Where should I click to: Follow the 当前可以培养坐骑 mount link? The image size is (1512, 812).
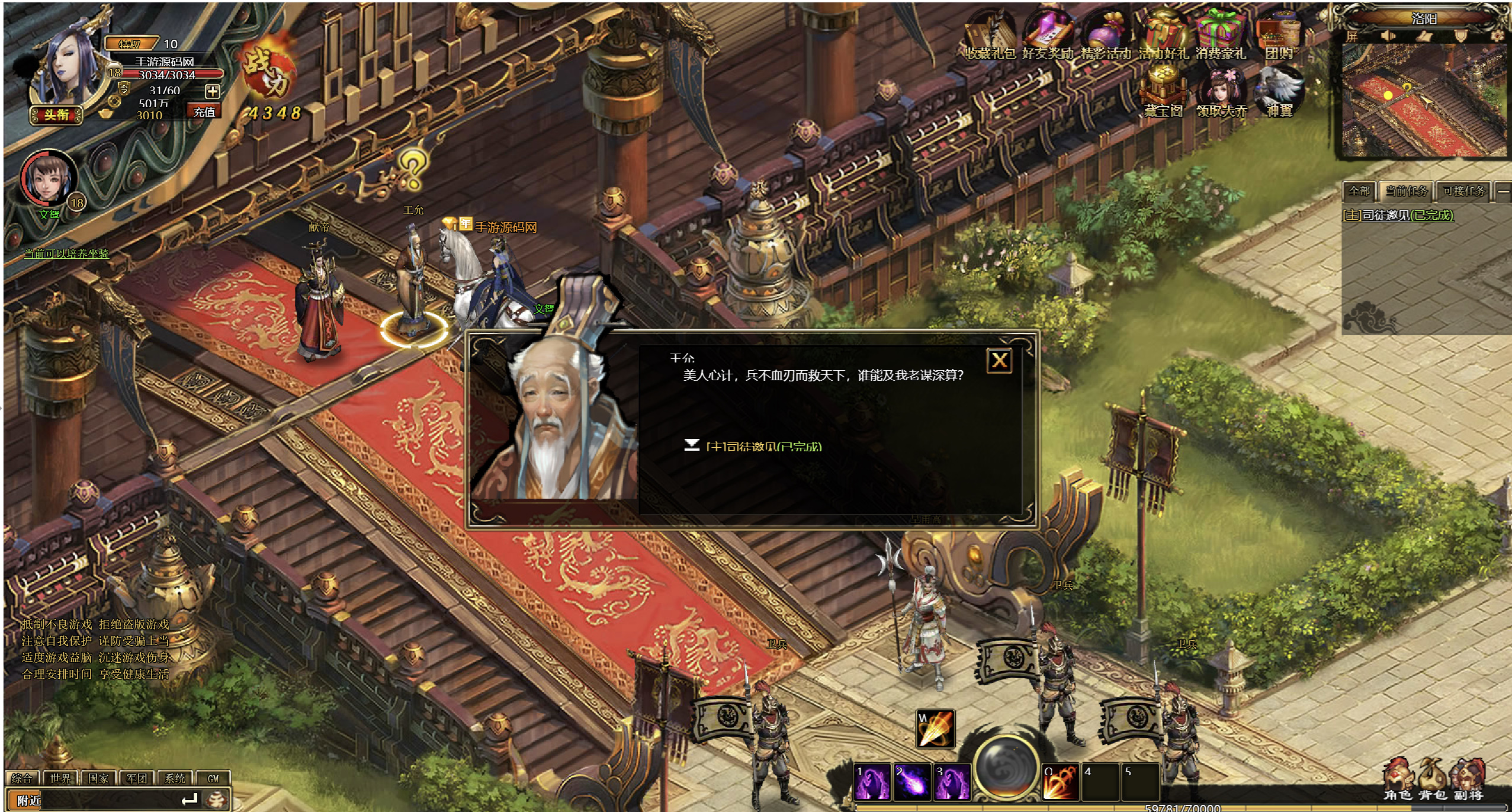click(66, 254)
